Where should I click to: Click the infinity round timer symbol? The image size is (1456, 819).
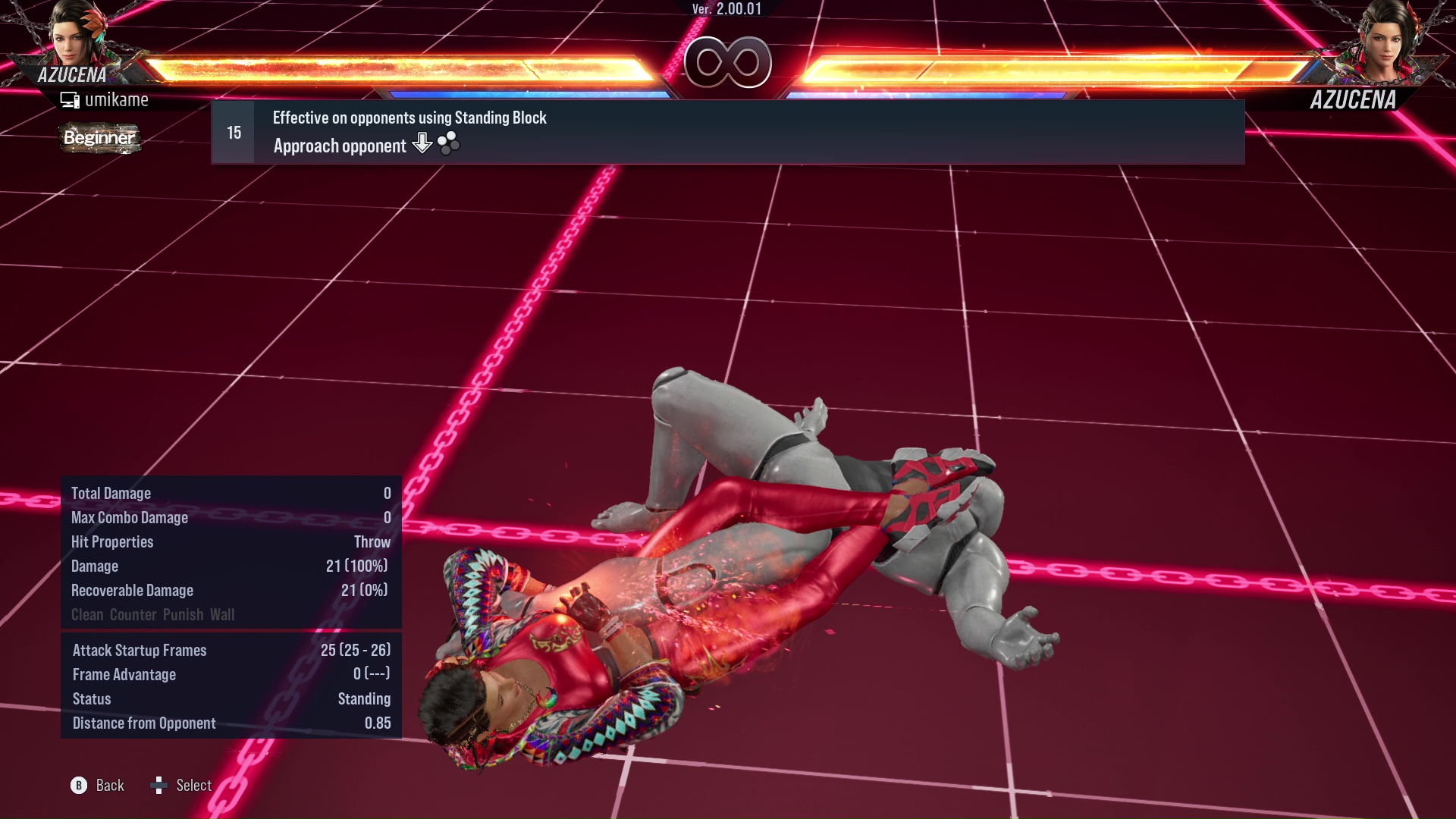tap(728, 62)
